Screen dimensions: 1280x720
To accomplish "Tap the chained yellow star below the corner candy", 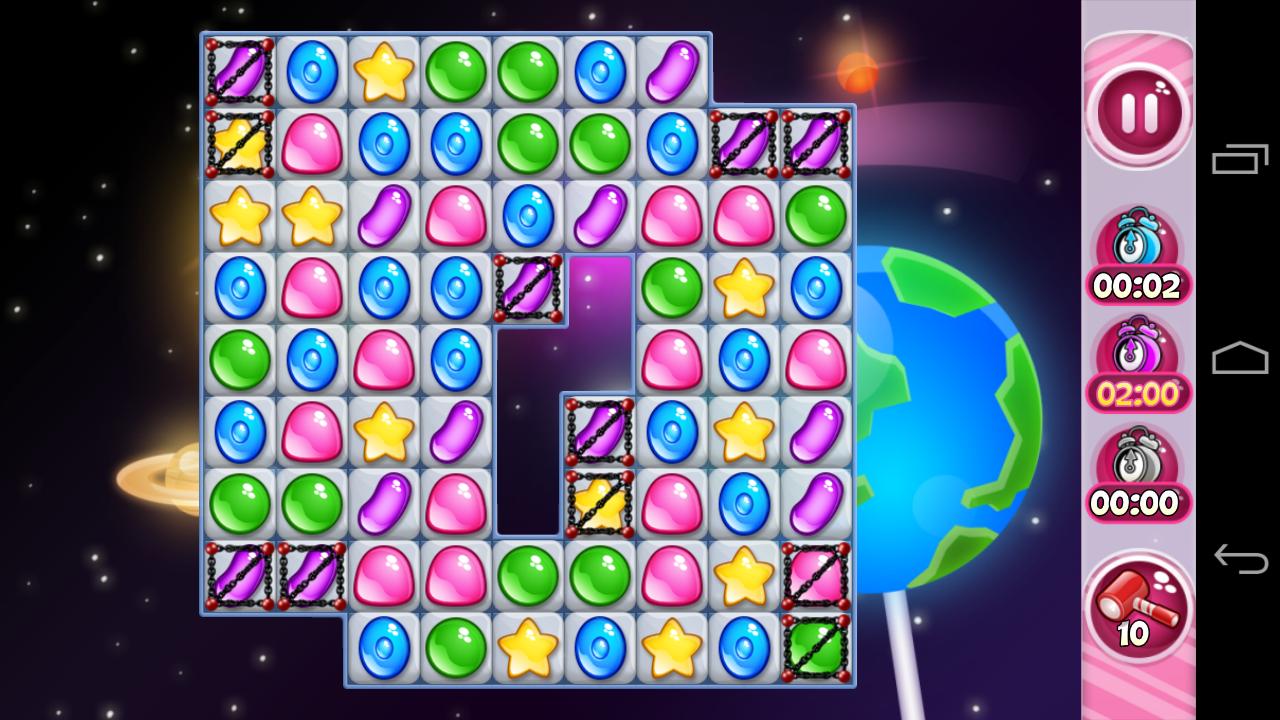I will coord(238,141).
